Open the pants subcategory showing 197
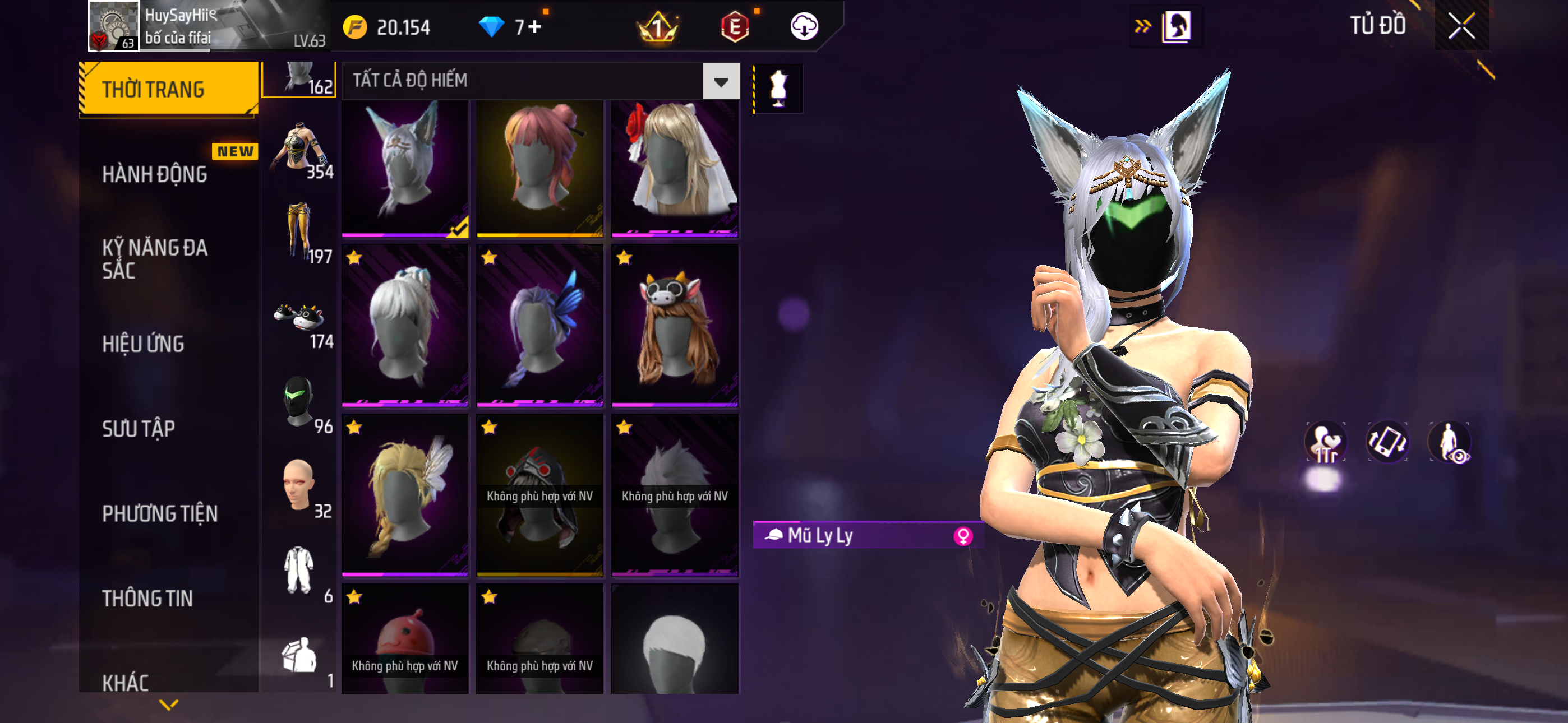This screenshot has height=723, width=1568. (300, 234)
